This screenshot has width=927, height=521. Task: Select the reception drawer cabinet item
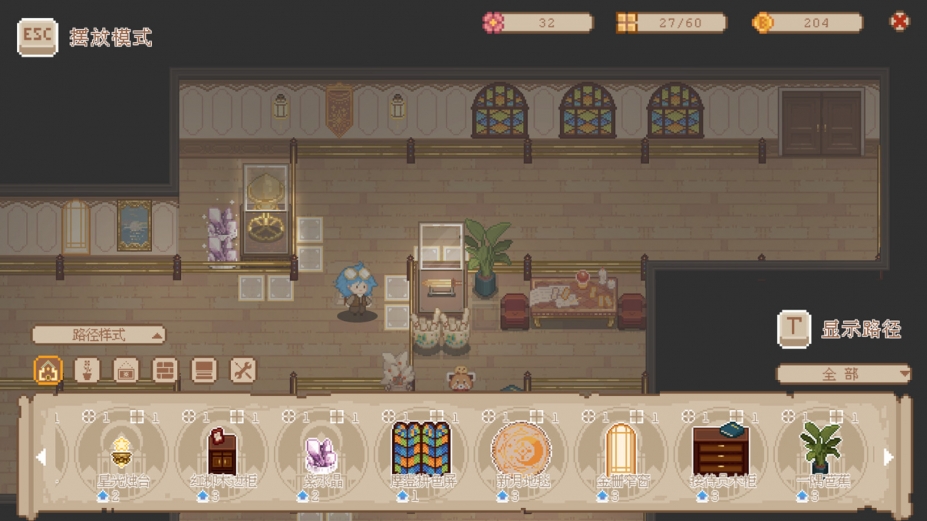click(x=721, y=450)
